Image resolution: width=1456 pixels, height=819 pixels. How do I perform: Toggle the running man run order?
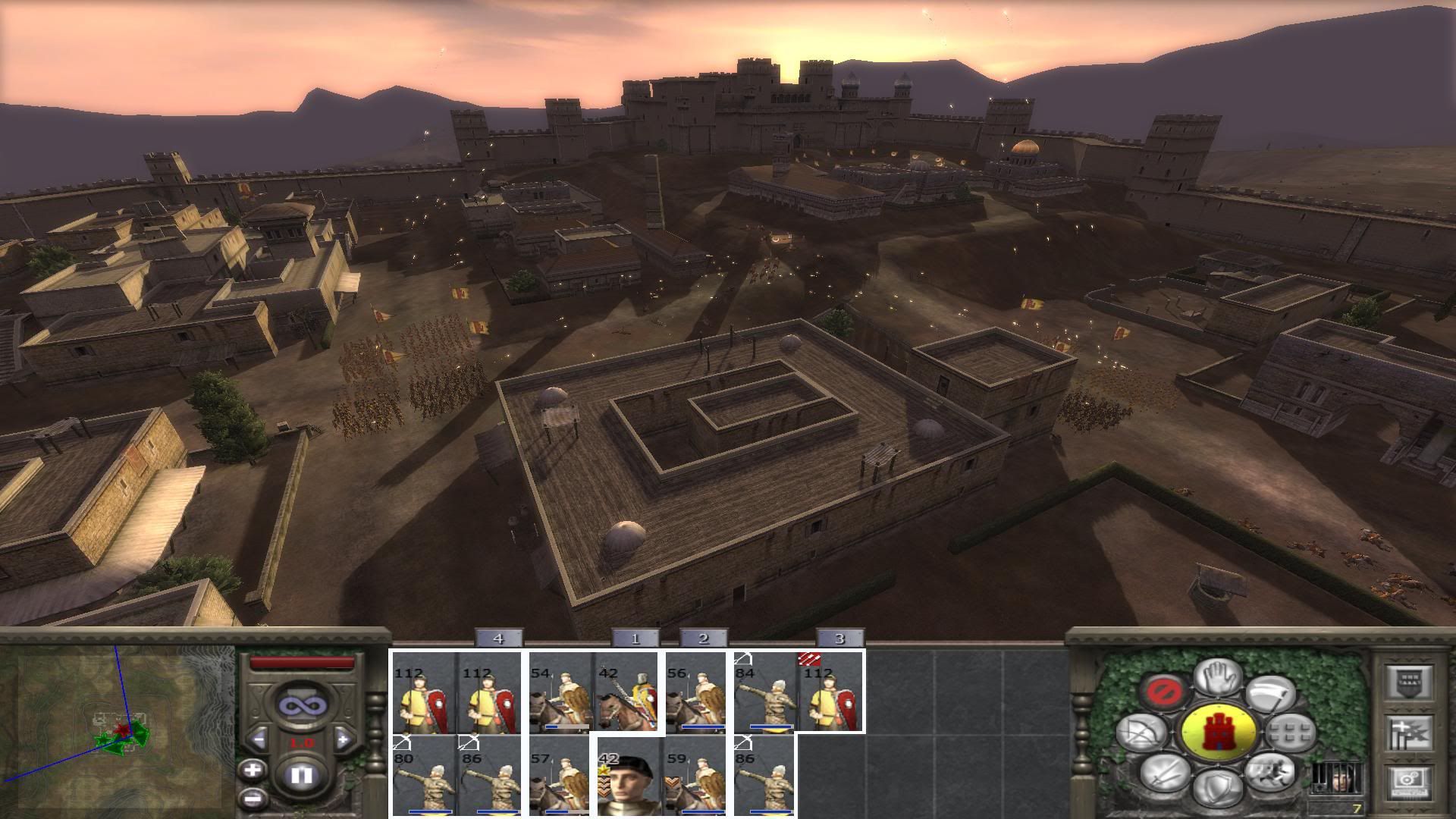click(1271, 773)
